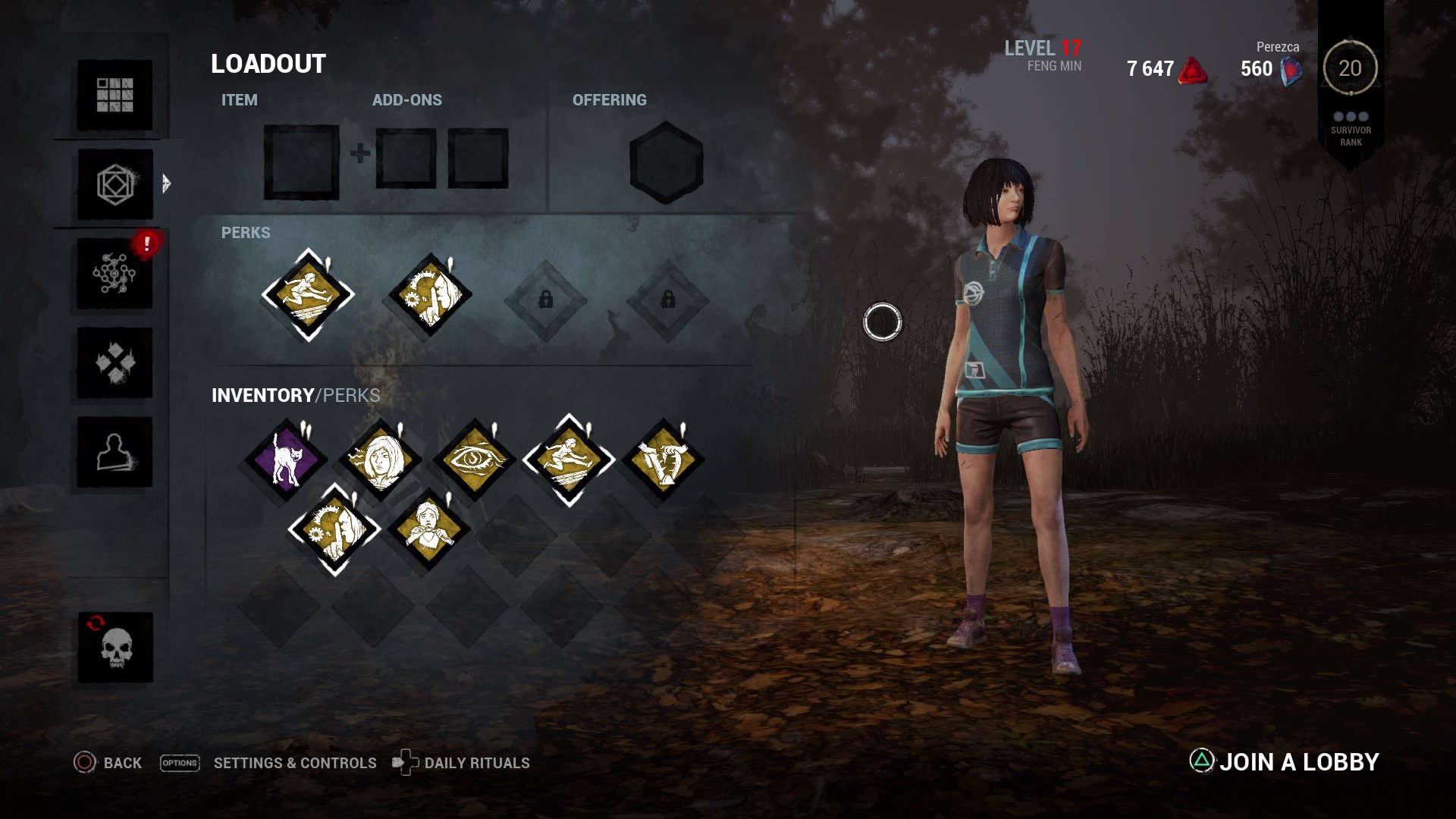The width and height of the screenshot is (1456, 819).
Task: Click the empty Offering hexagon slot
Action: point(665,162)
